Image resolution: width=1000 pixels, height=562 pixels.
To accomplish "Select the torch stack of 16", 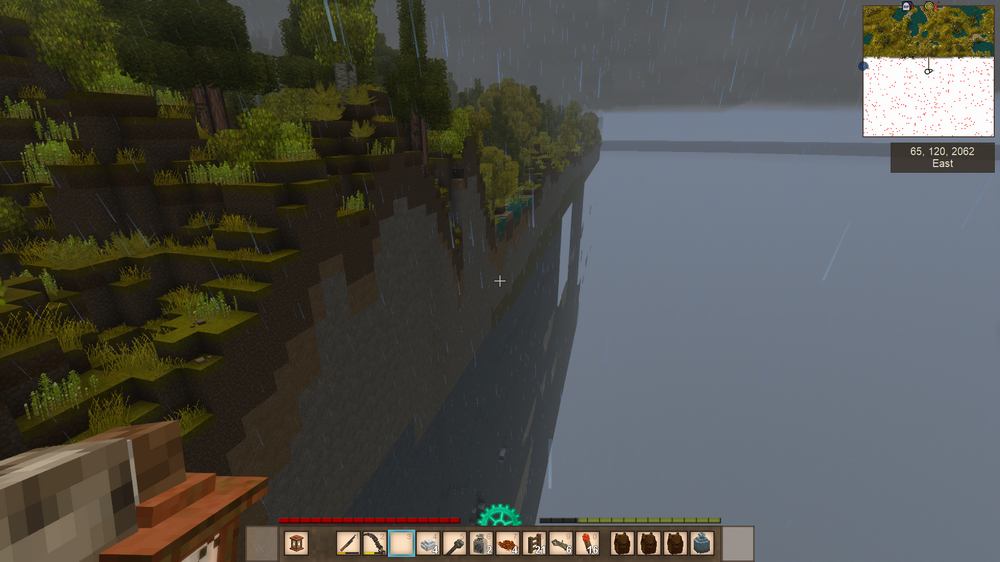I will point(587,544).
